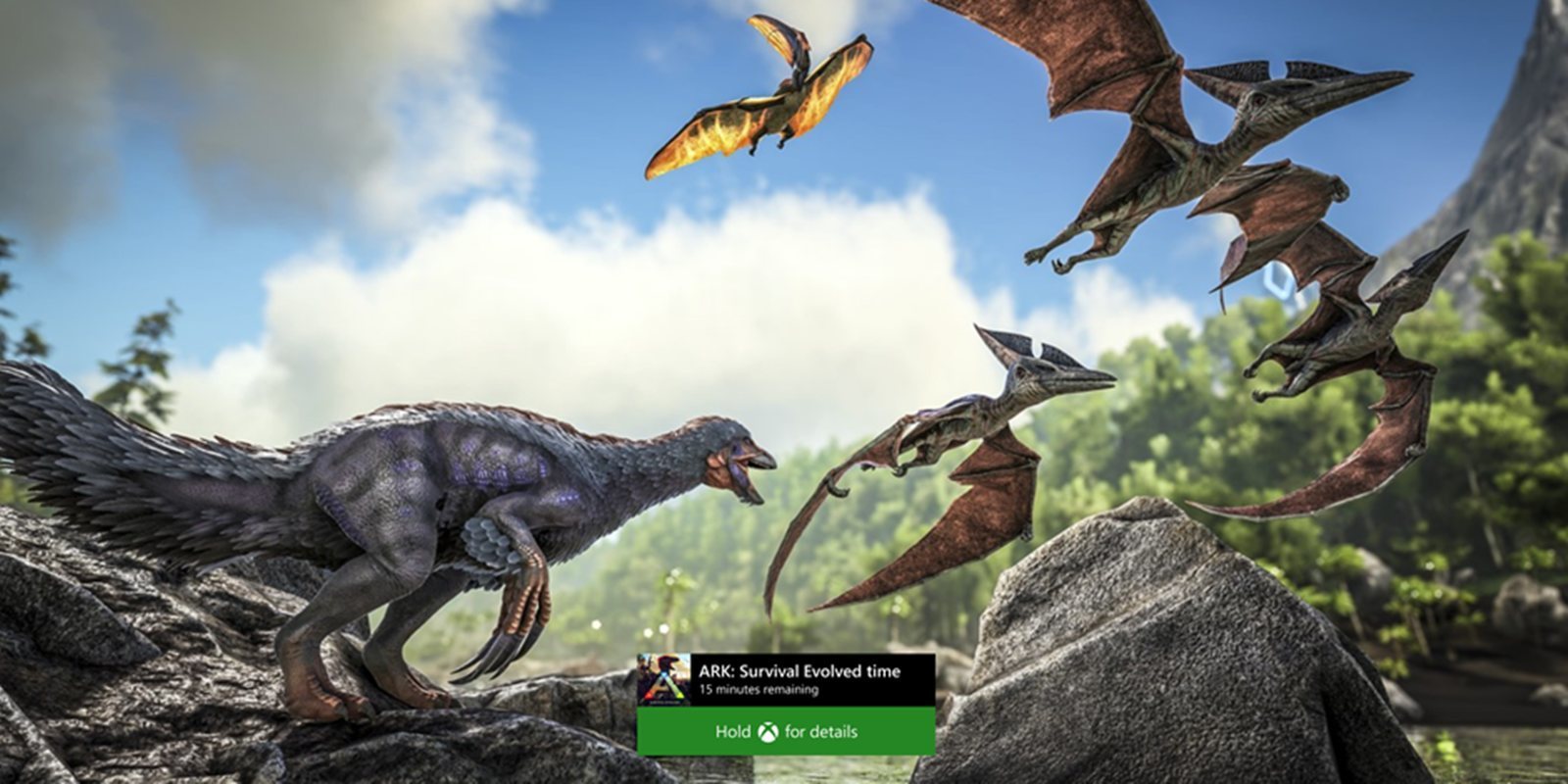Click the Xbox logo icon in the green bar

click(769, 731)
